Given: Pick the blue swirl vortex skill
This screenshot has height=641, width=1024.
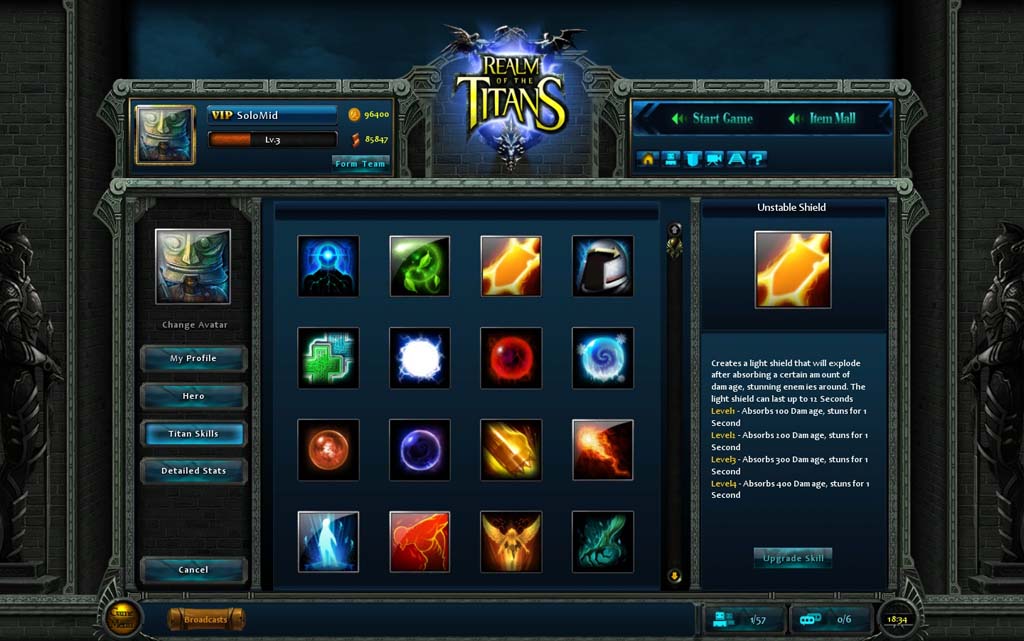Looking at the screenshot, I should 602,358.
